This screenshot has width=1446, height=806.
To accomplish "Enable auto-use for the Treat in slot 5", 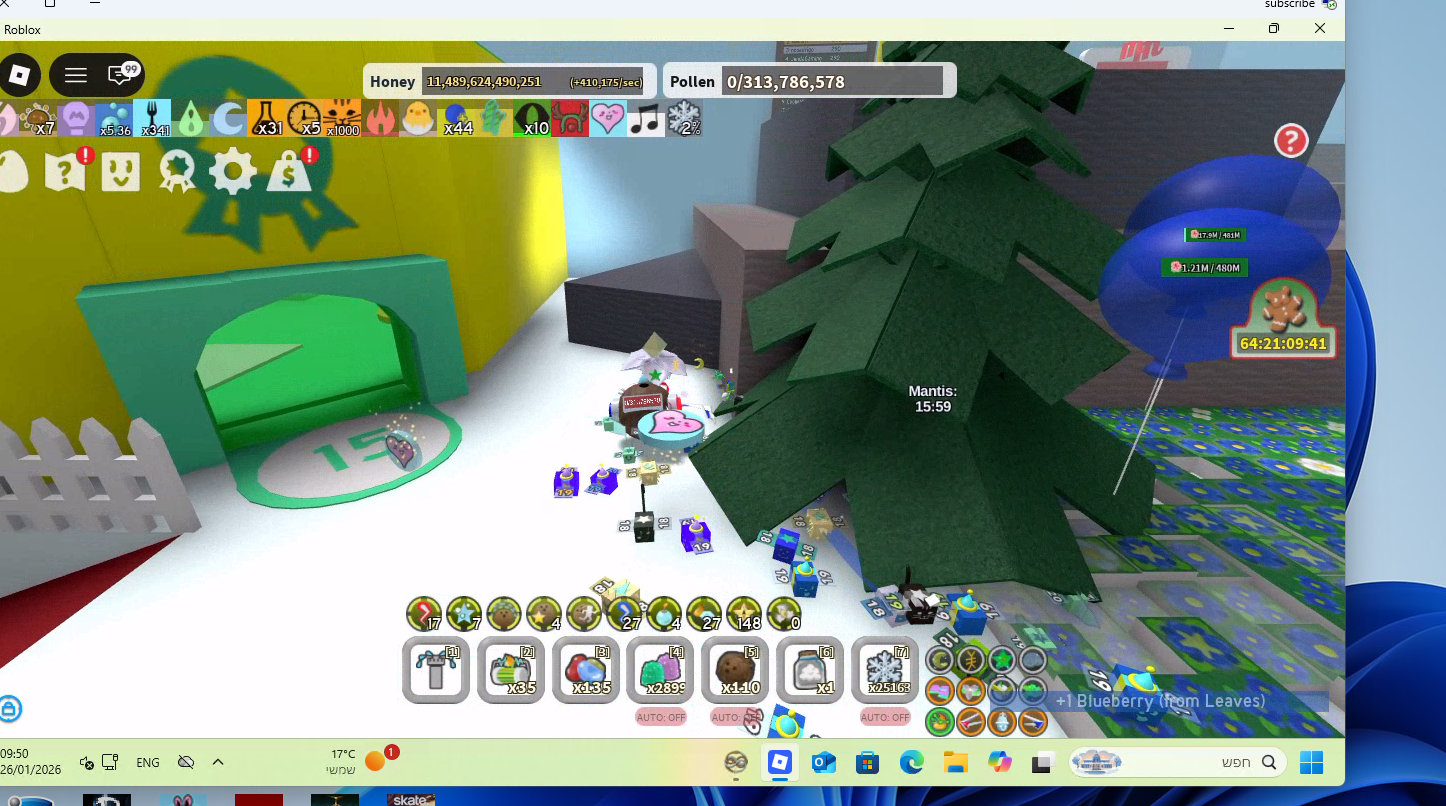I will pos(735,717).
